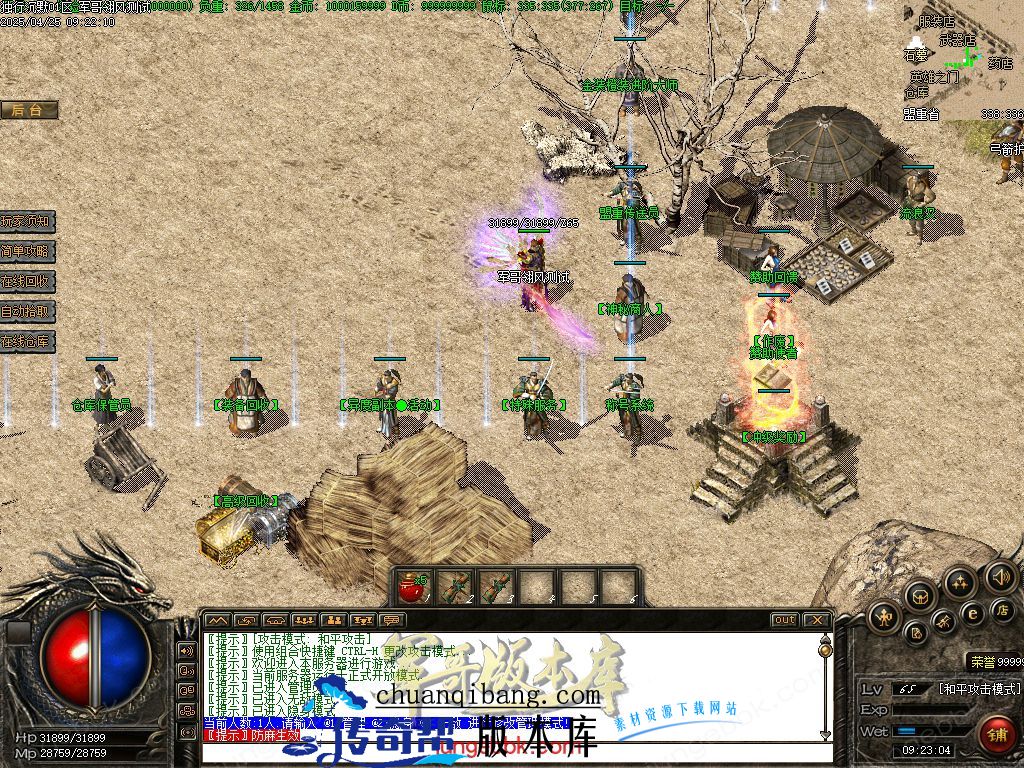Click the round 'e' icon

pos(971,613)
